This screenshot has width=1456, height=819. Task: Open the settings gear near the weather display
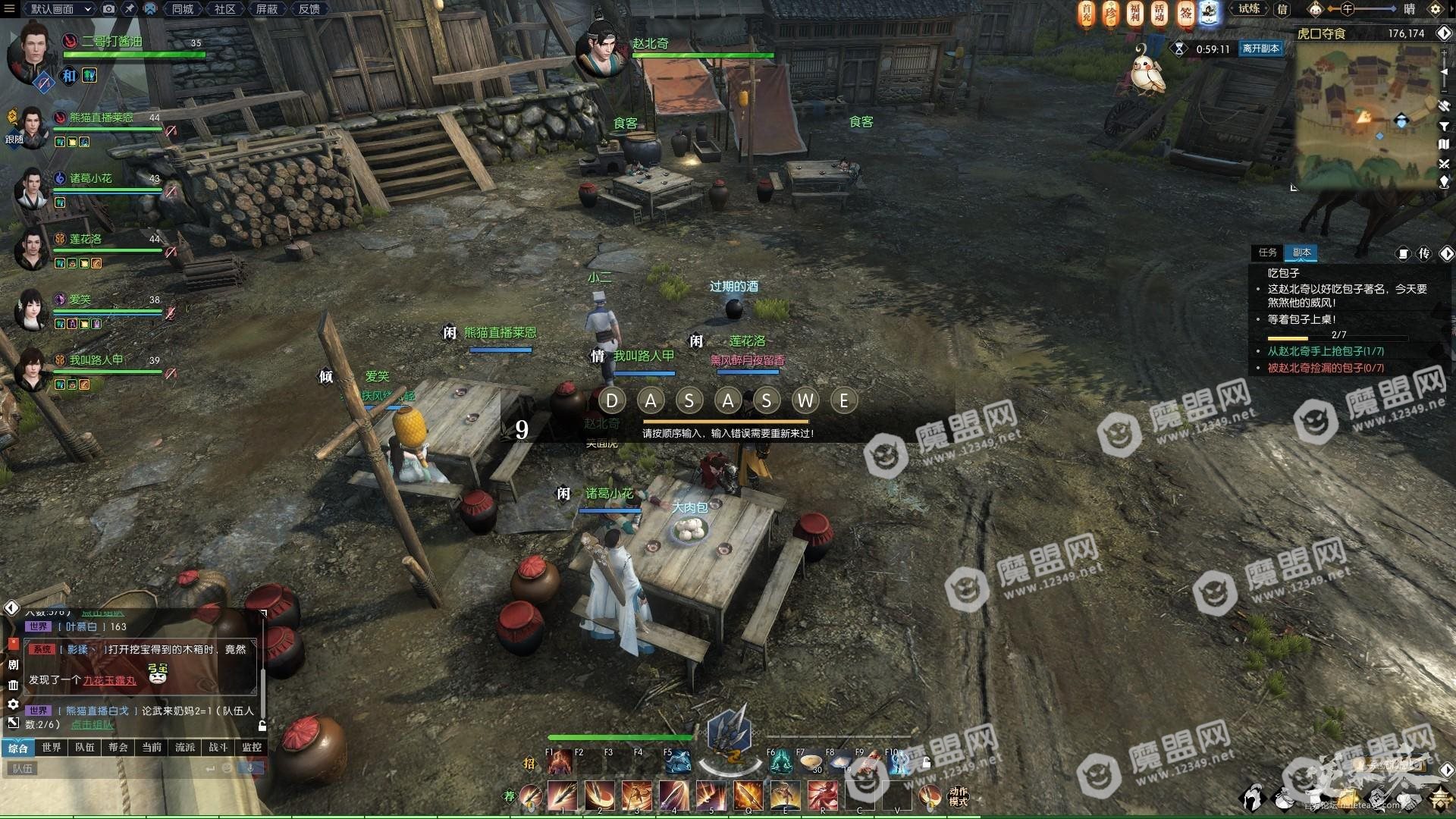coord(1435,9)
